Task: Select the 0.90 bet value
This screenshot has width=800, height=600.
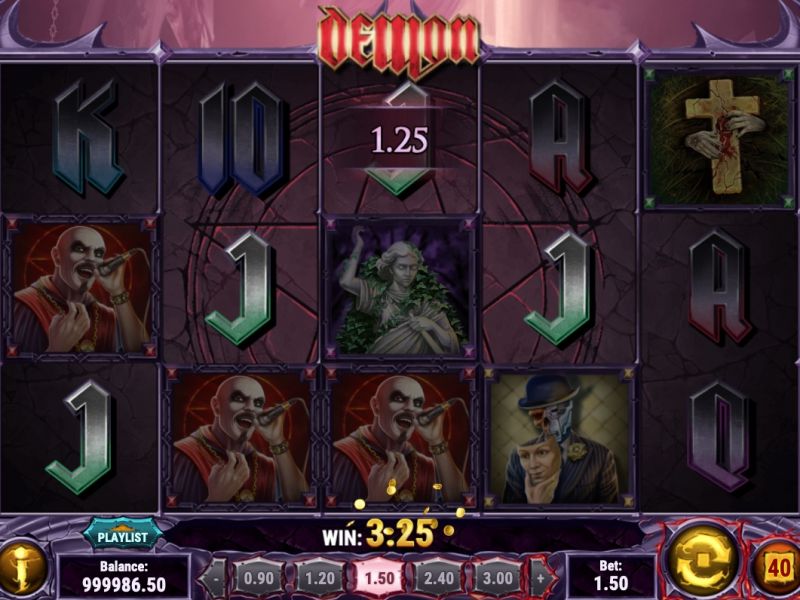Action: point(259,578)
